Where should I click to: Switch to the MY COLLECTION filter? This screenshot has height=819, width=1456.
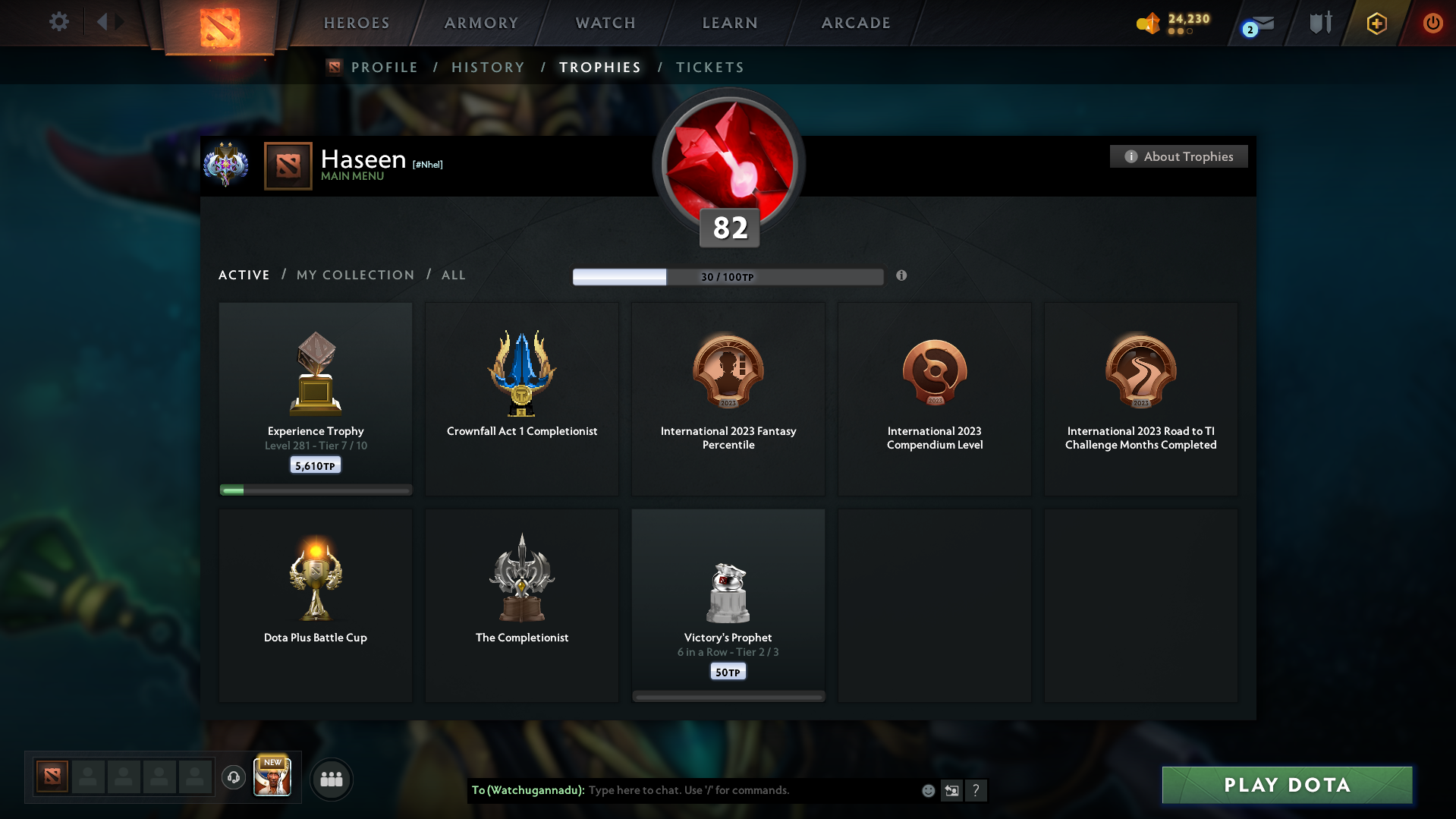point(354,275)
